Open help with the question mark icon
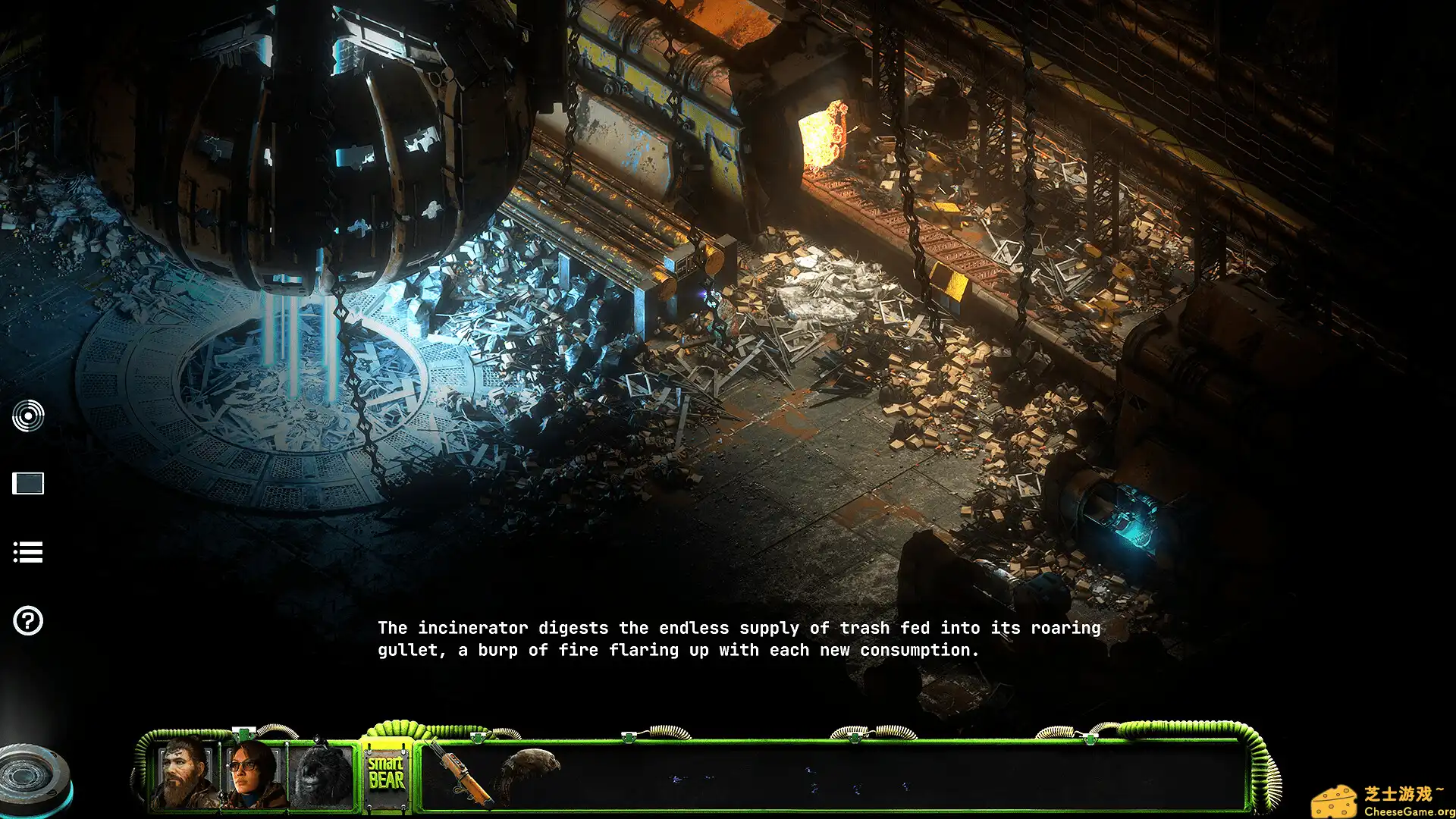 [x=28, y=621]
